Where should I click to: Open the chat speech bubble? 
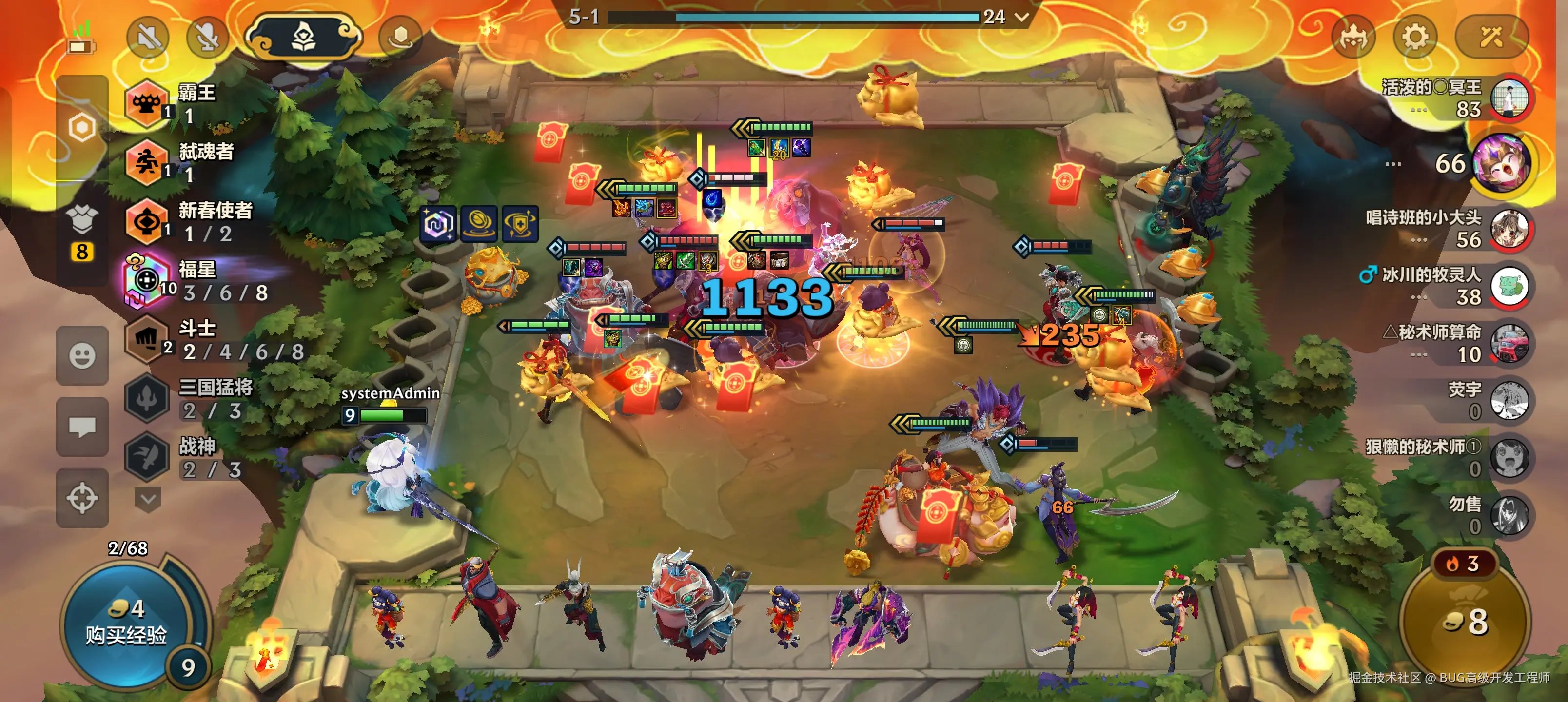click(x=82, y=427)
